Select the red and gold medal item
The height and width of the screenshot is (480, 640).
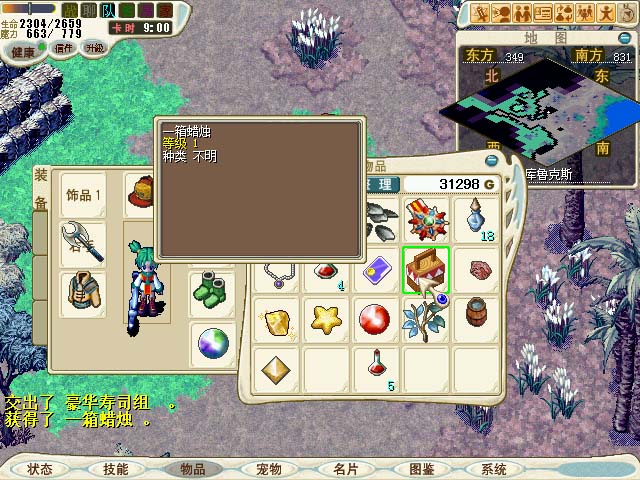[425, 218]
